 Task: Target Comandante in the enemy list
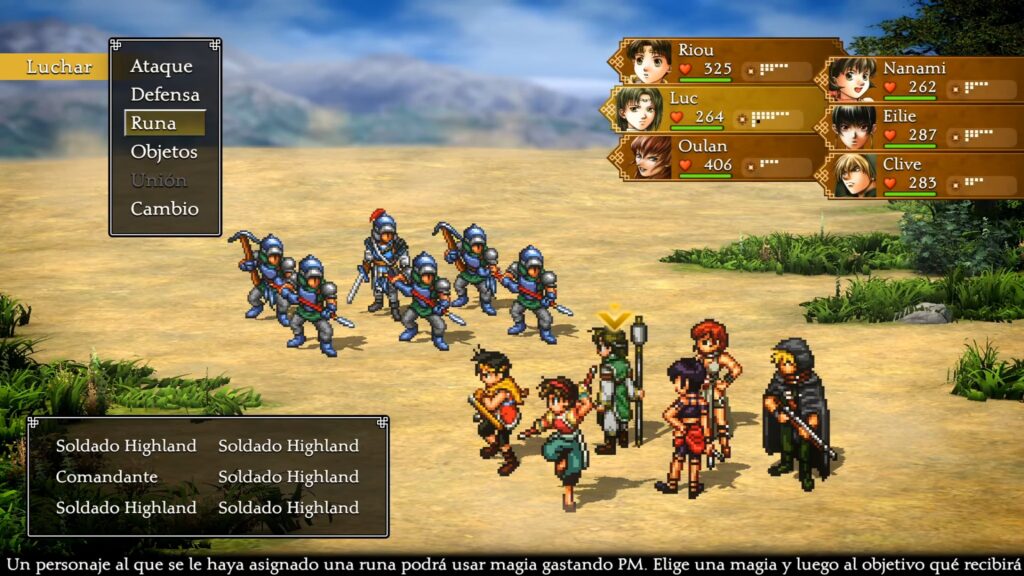point(107,477)
